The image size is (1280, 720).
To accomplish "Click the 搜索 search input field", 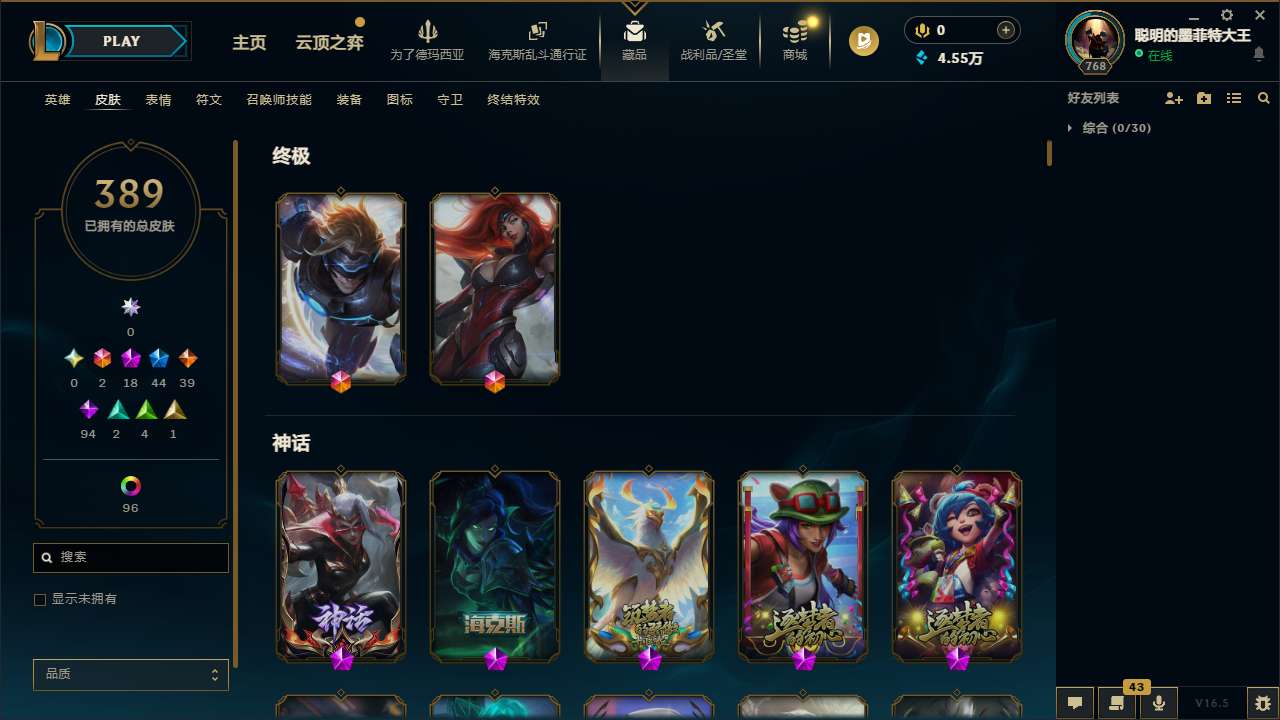I will coord(130,557).
